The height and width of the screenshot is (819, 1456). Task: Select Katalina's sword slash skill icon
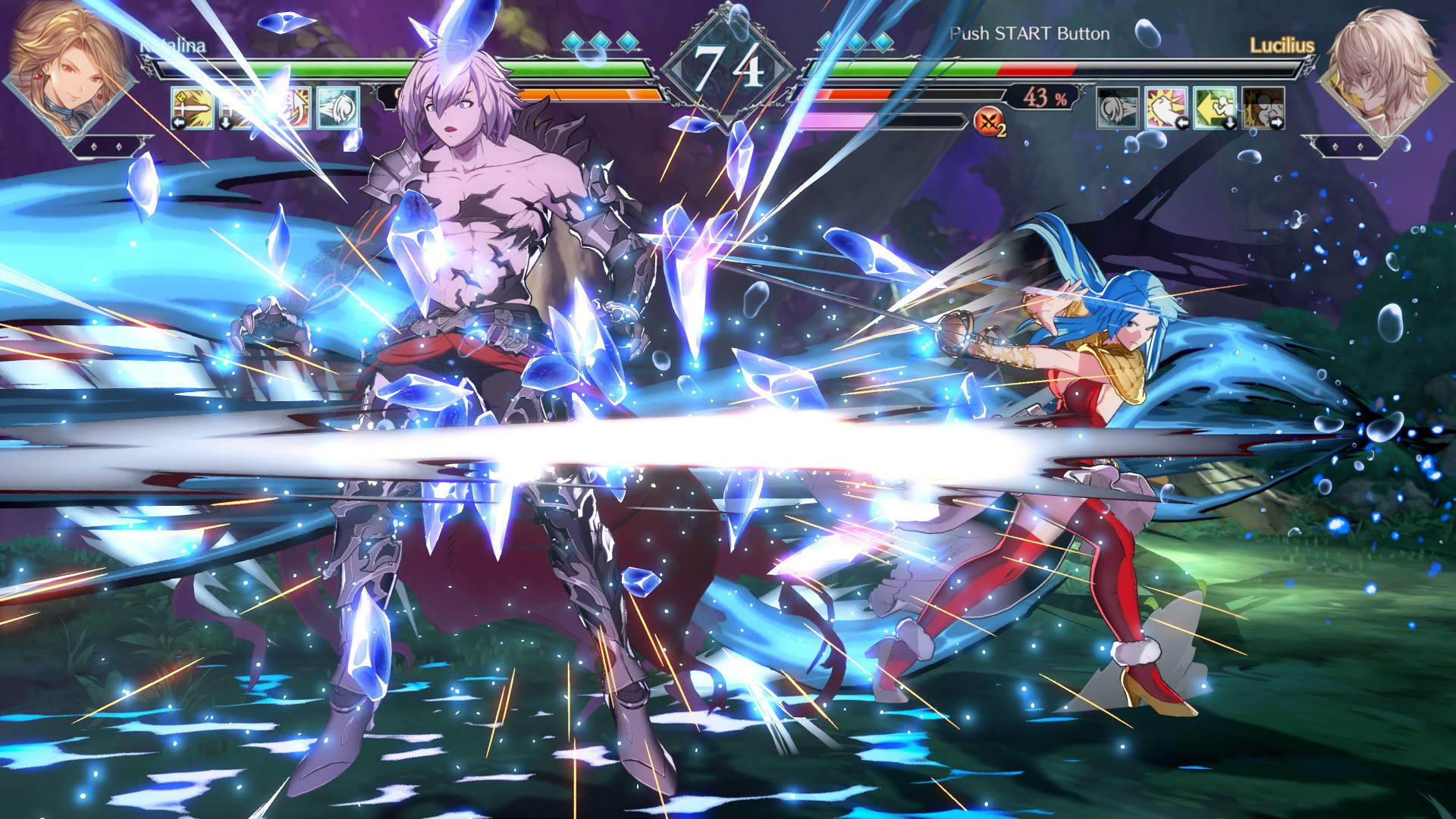pos(190,107)
